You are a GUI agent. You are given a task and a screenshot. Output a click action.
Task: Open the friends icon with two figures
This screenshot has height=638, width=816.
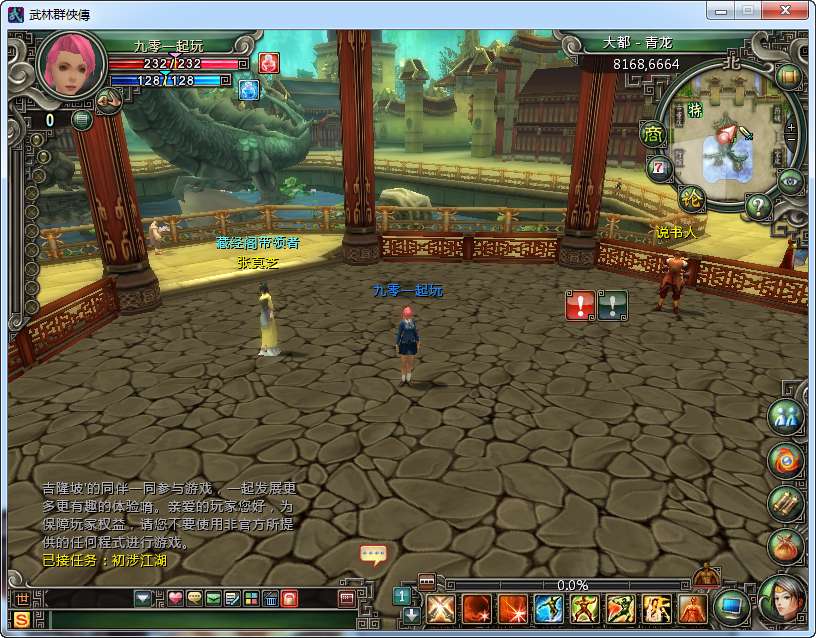pyautogui.click(x=786, y=417)
